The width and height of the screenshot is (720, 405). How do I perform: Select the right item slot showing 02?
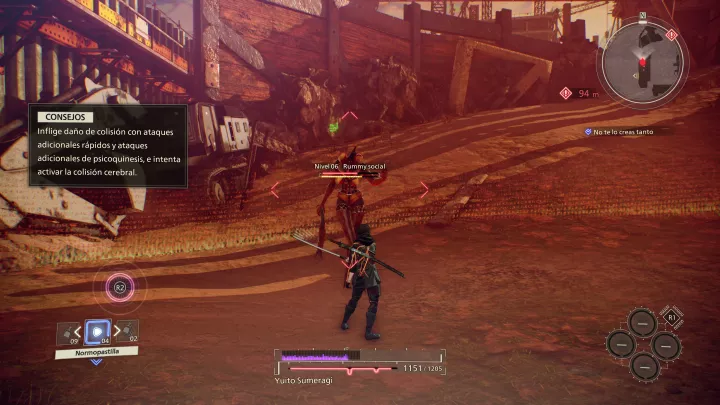pyautogui.click(x=129, y=332)
